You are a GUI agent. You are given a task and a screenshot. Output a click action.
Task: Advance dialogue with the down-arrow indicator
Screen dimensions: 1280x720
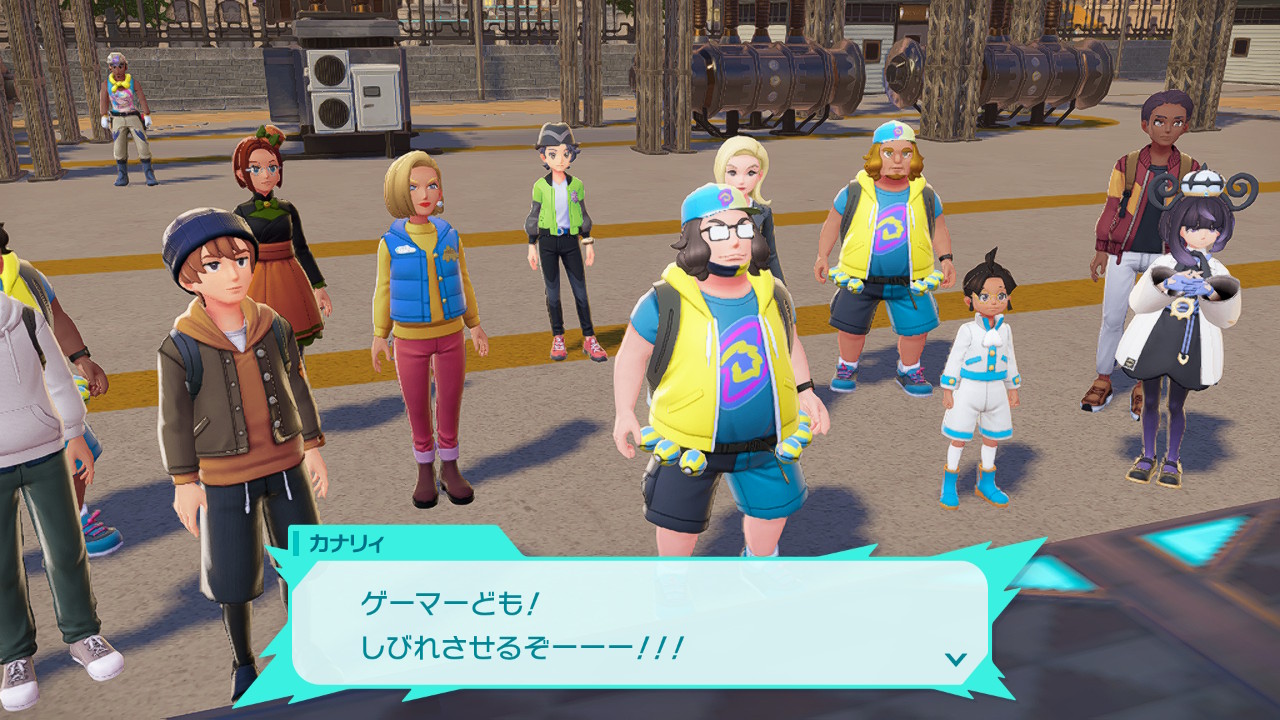coord(956,659)
